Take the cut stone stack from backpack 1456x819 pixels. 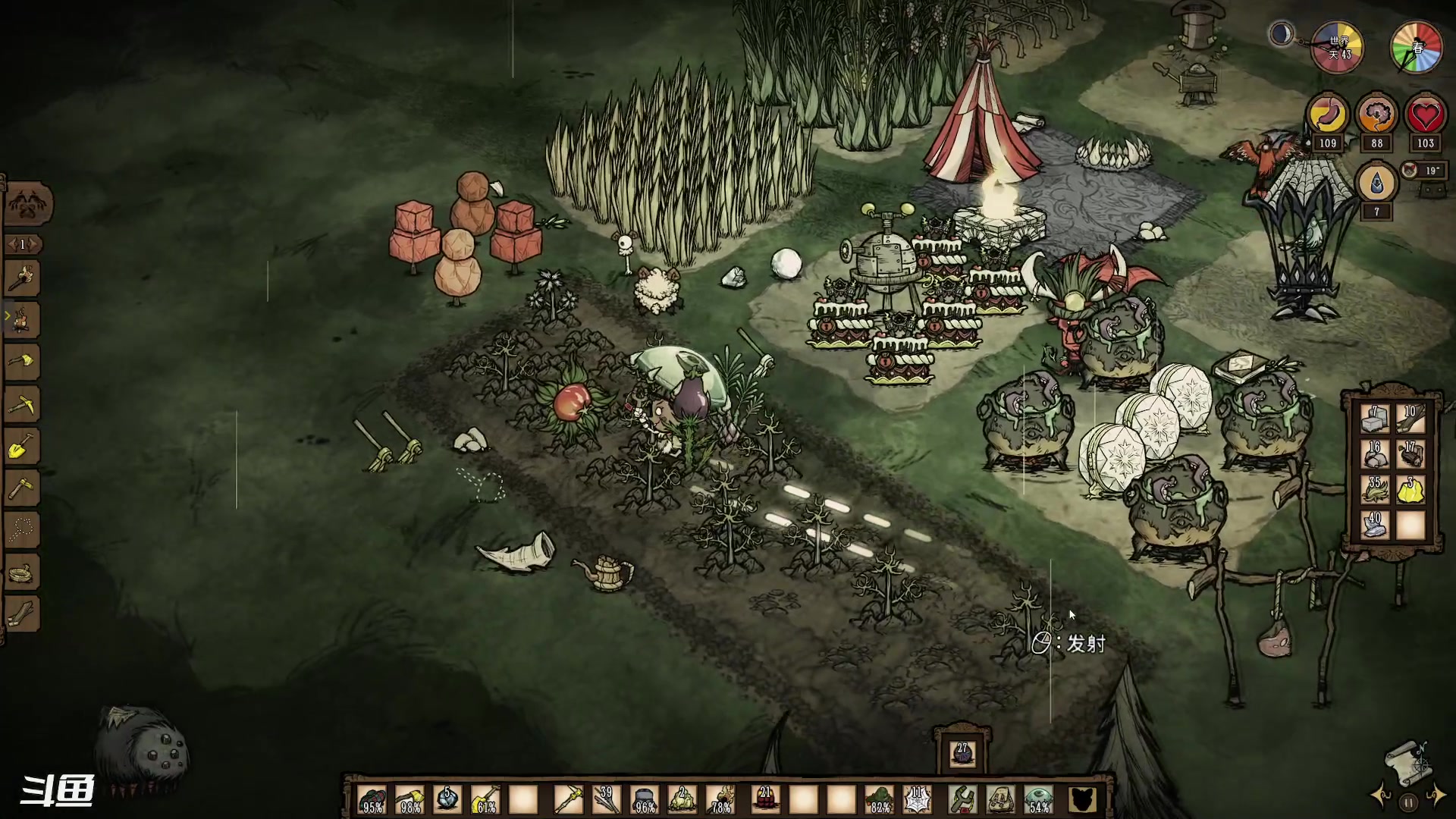click(x=1374, y=419)
